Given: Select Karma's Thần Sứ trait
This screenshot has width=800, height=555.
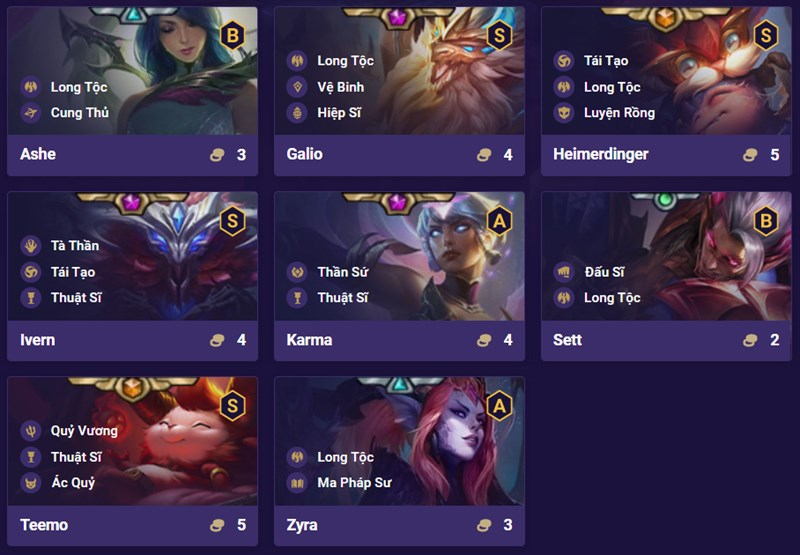Looking at the screenshot, I should point(343,271).
